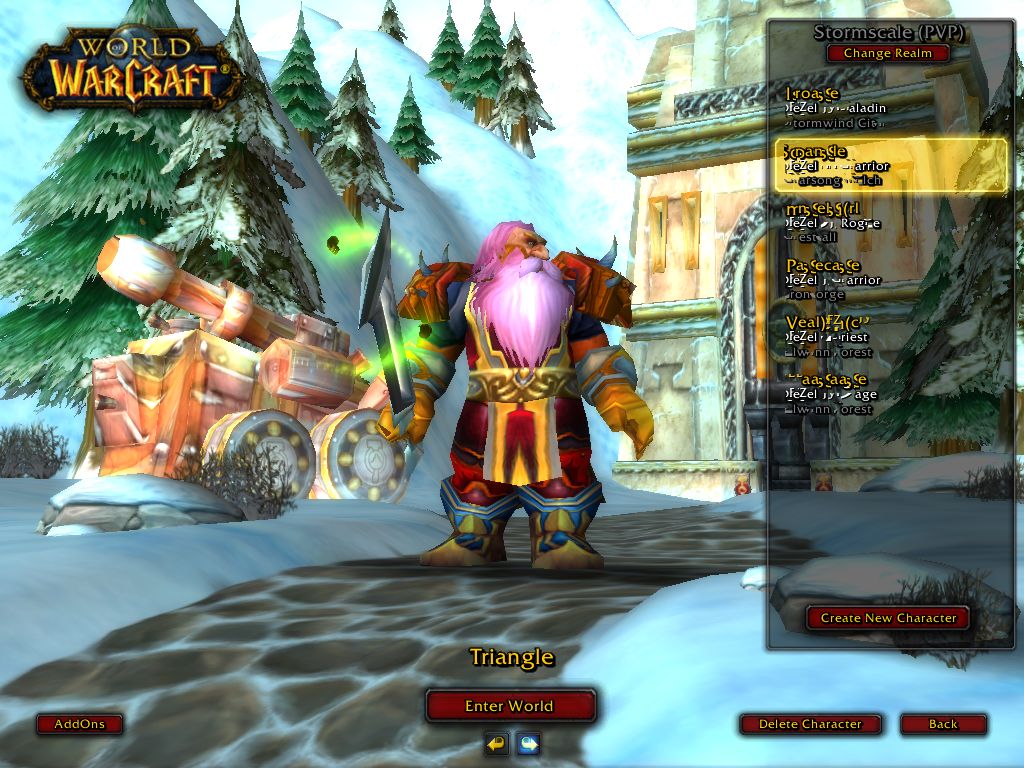This screenshot has height=768, width=1024.
Task: Delete the selected character
Action: tap(810, 724)
